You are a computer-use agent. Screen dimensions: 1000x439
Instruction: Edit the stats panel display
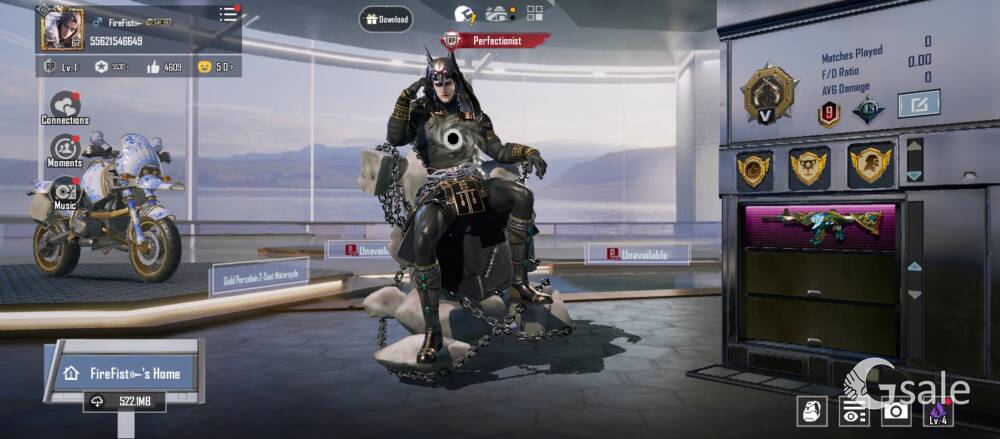(918, 103)
